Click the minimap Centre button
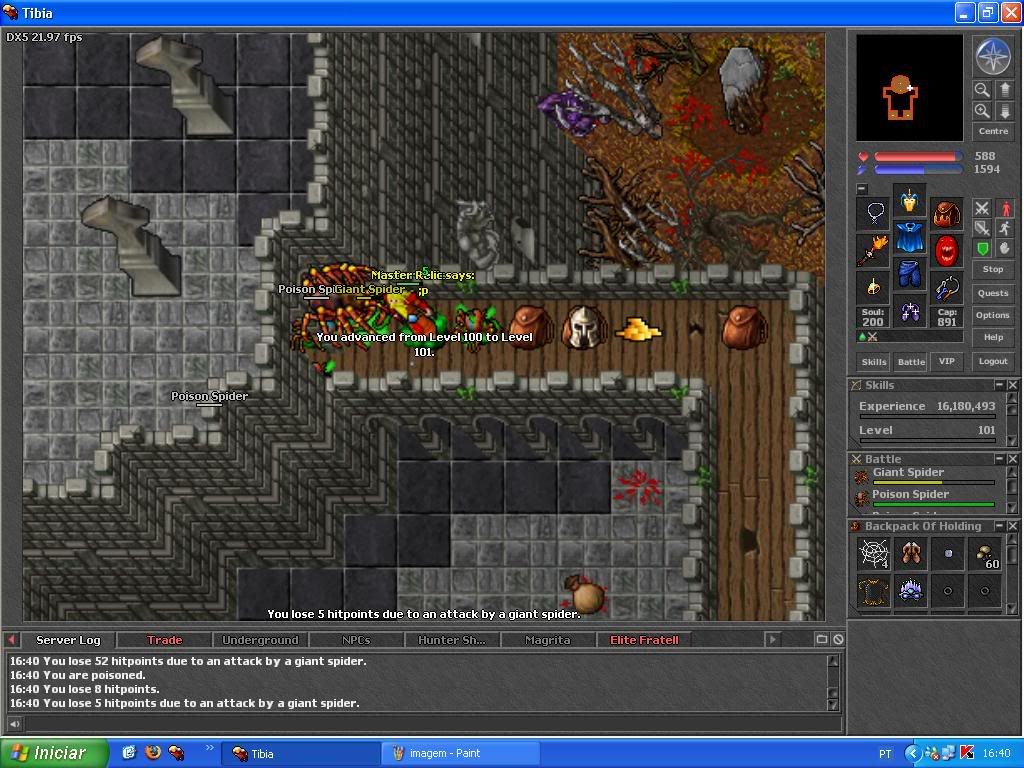 click(992, 131)
